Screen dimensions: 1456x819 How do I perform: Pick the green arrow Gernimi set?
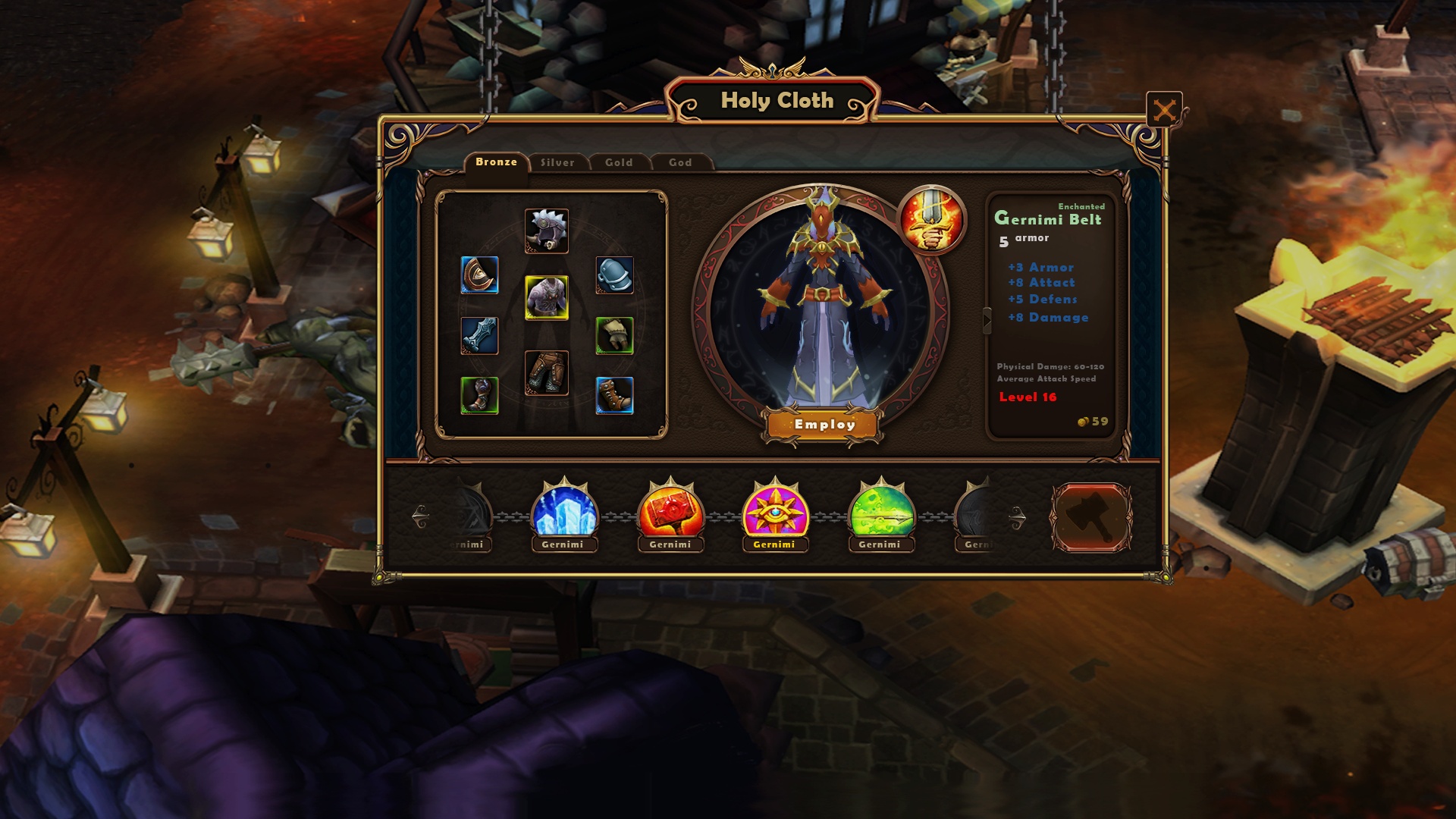point(881,511)
